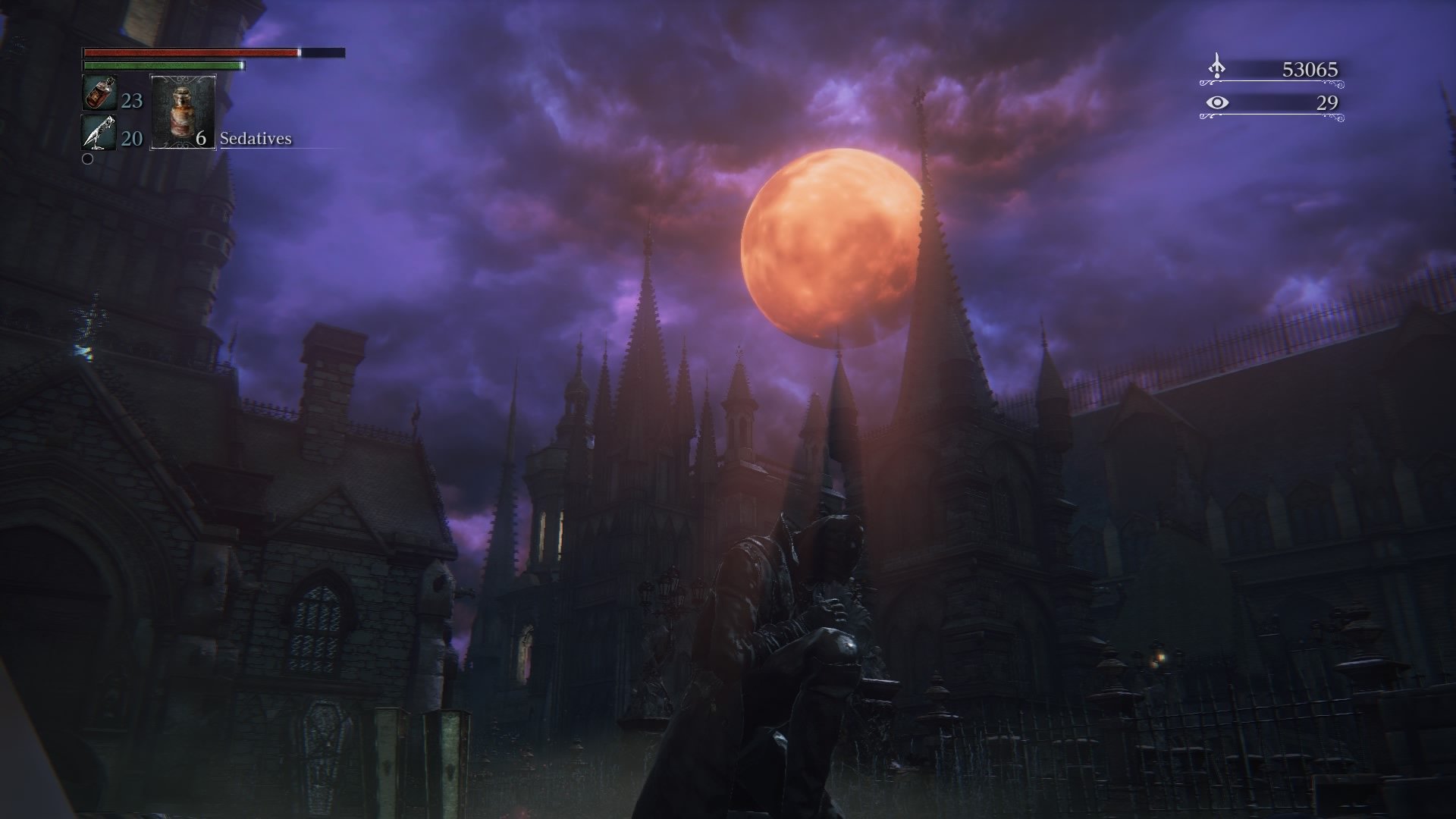Click the Sedatives item name label
1456x819 pixels.
(255, 140)
